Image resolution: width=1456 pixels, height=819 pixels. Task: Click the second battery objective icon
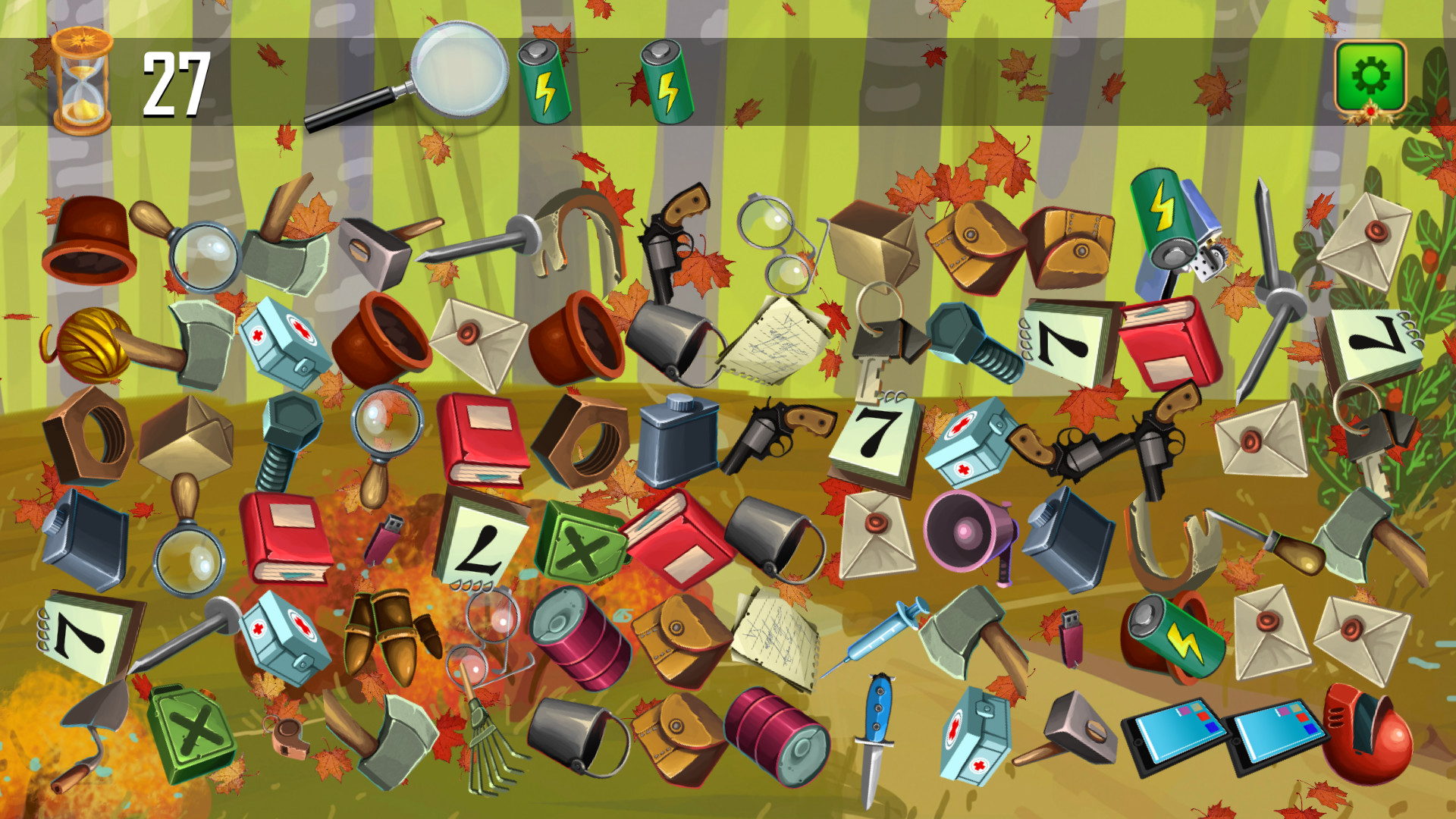[x=662, y=80]
